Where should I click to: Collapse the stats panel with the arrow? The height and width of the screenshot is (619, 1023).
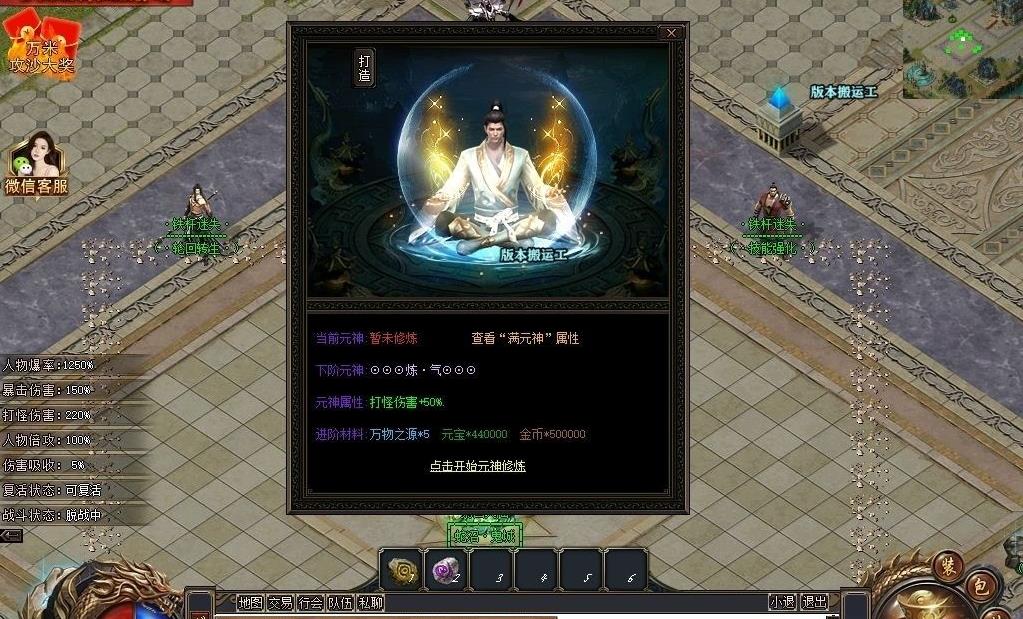pos(11,536)
